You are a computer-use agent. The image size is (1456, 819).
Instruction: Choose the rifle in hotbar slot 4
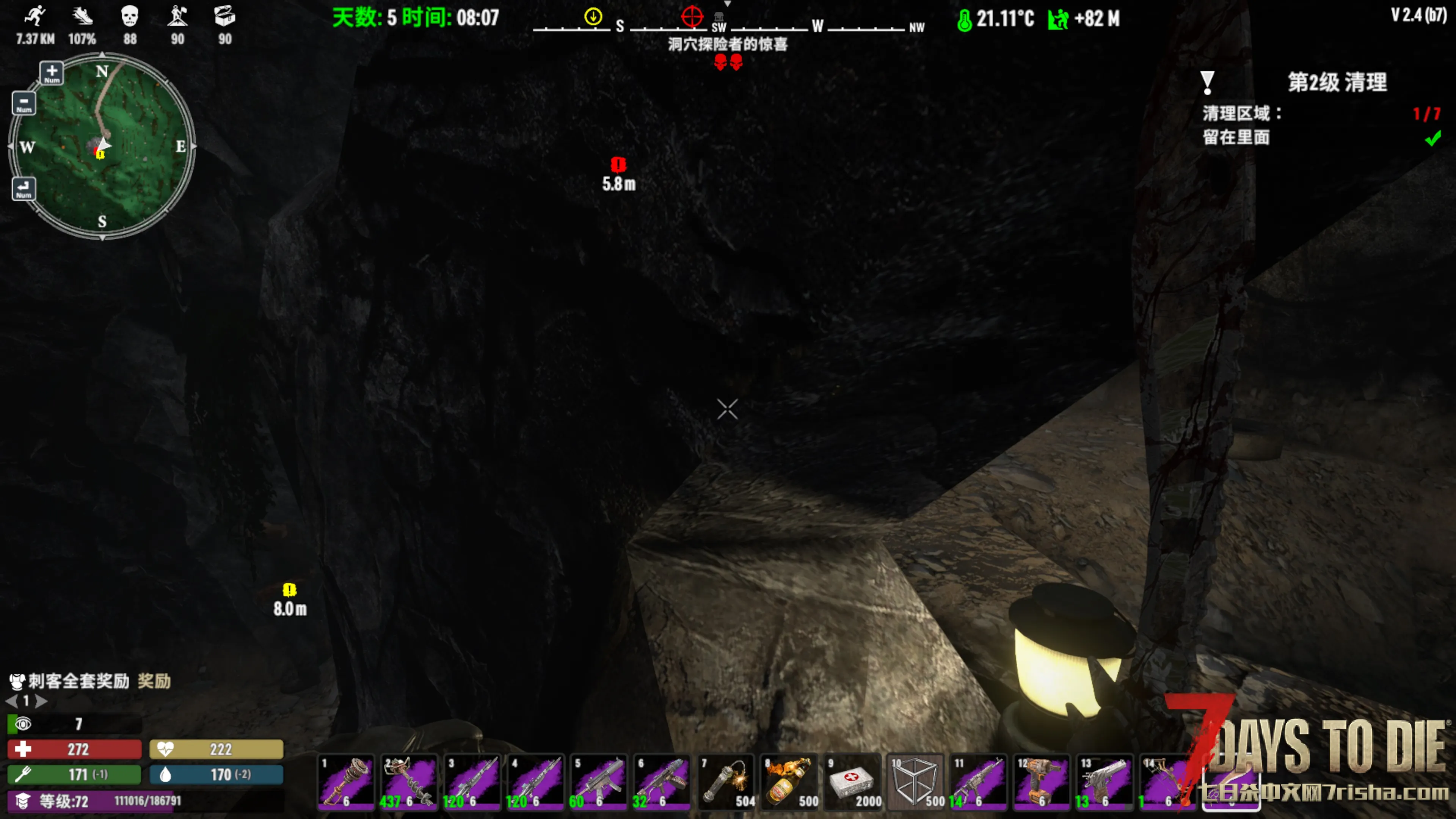click(535, 782)
